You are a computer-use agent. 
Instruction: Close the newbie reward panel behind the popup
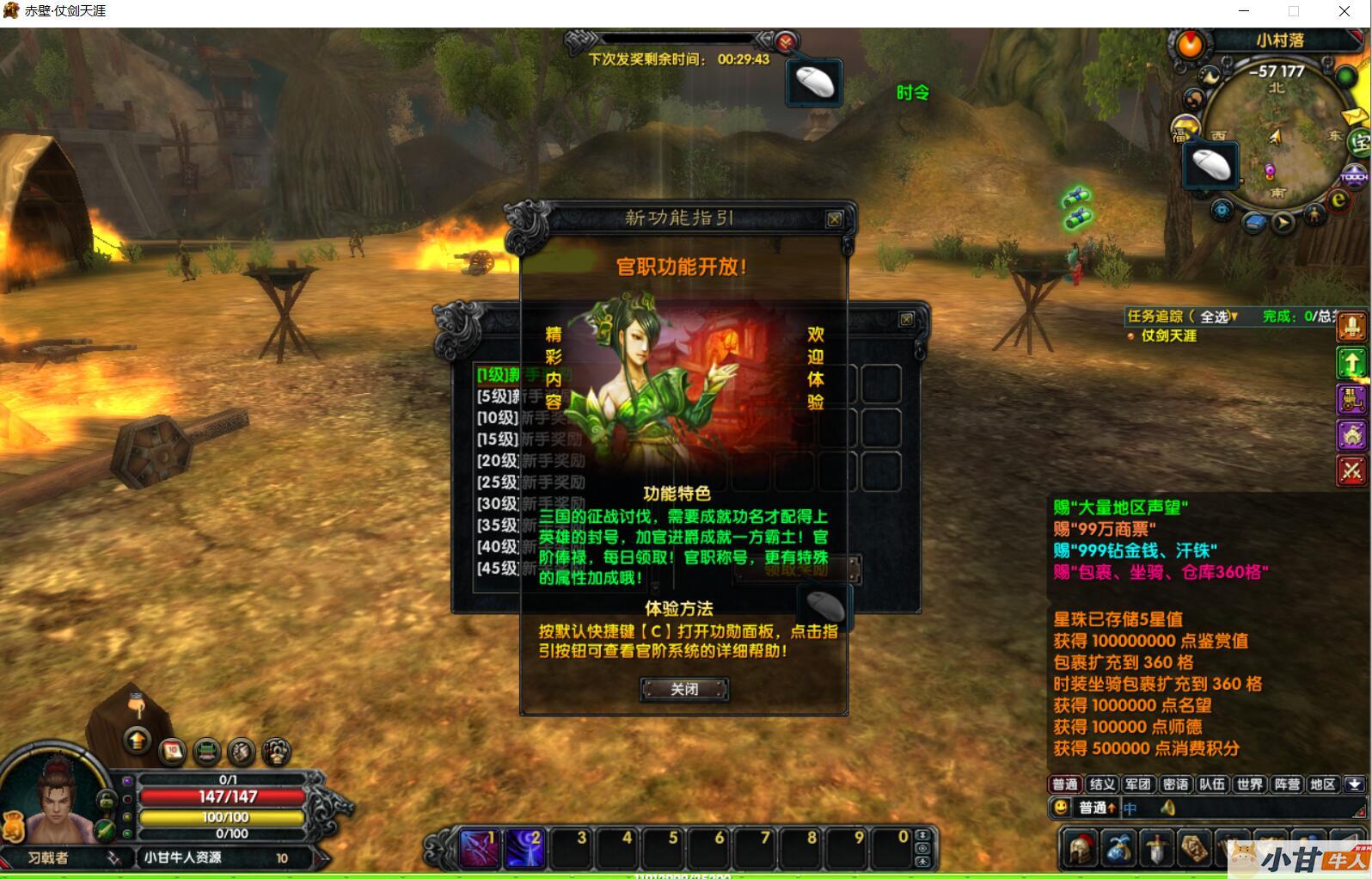point(906,319)
